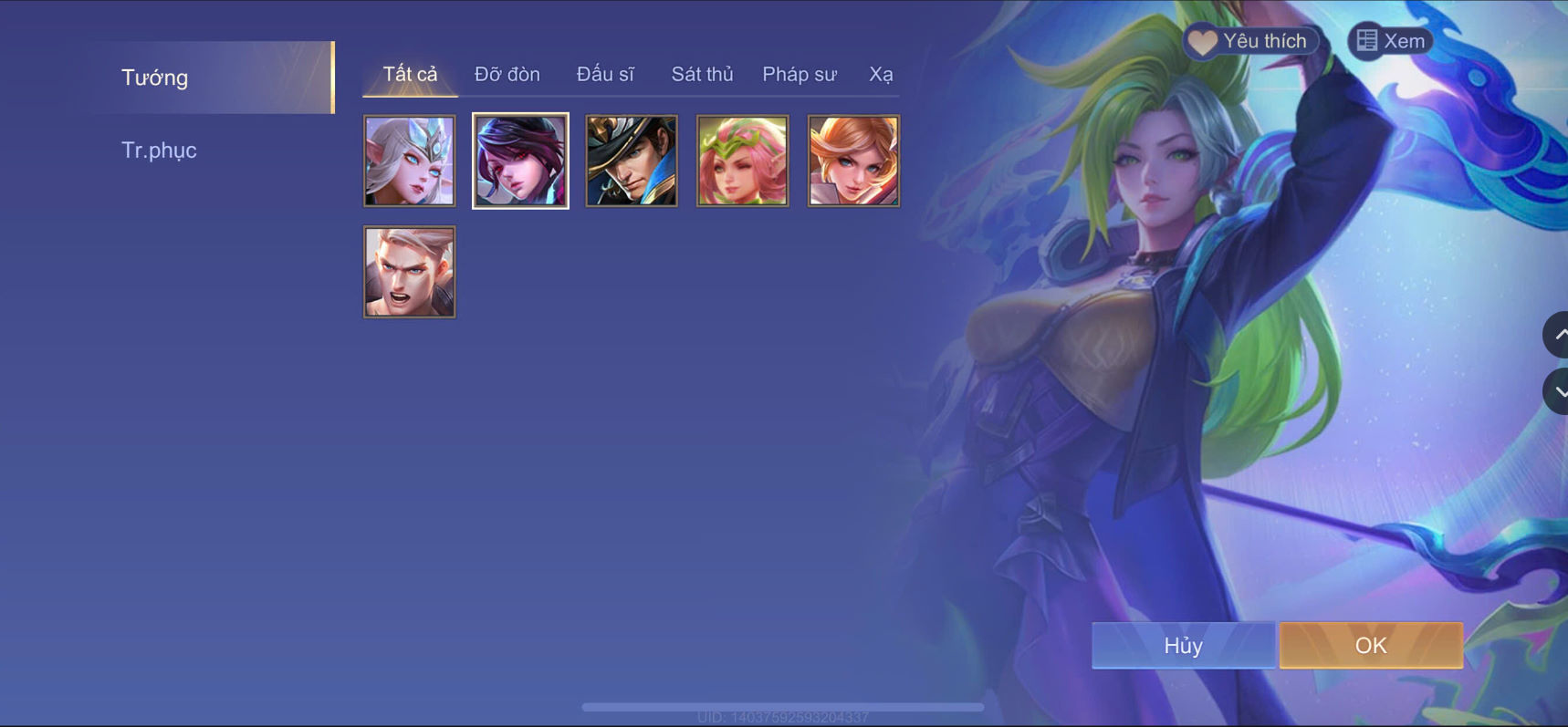Select the elf hero portrait with silver hair

[409, 161]
